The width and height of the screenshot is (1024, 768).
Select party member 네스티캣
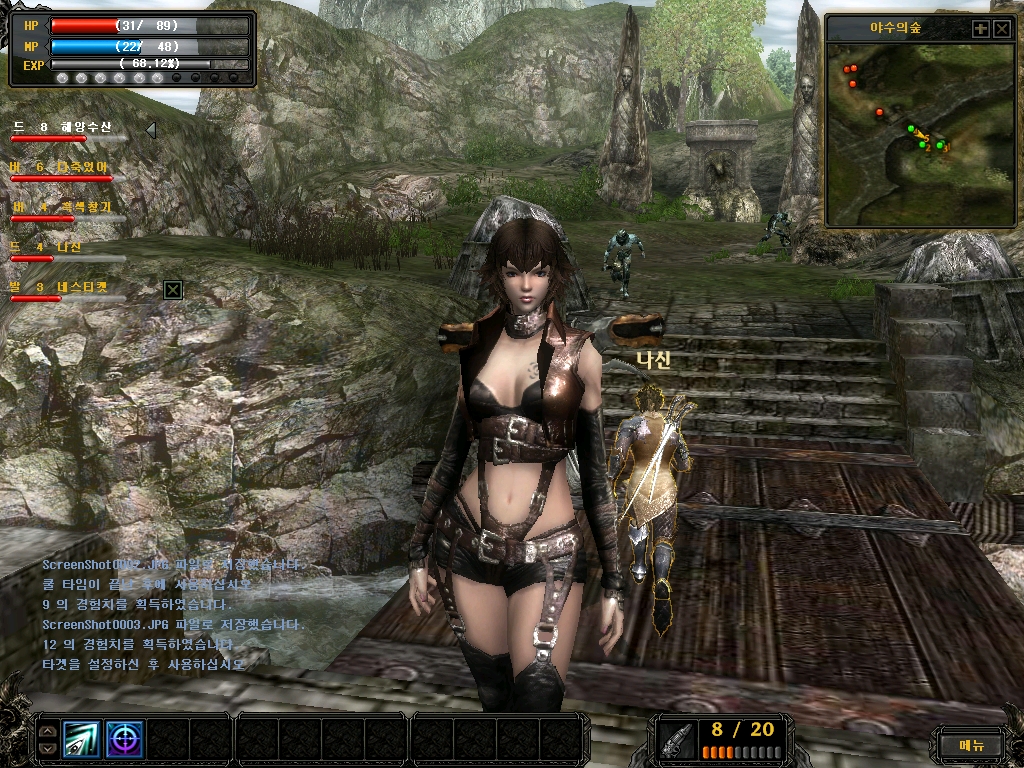[x=62, y=288]
